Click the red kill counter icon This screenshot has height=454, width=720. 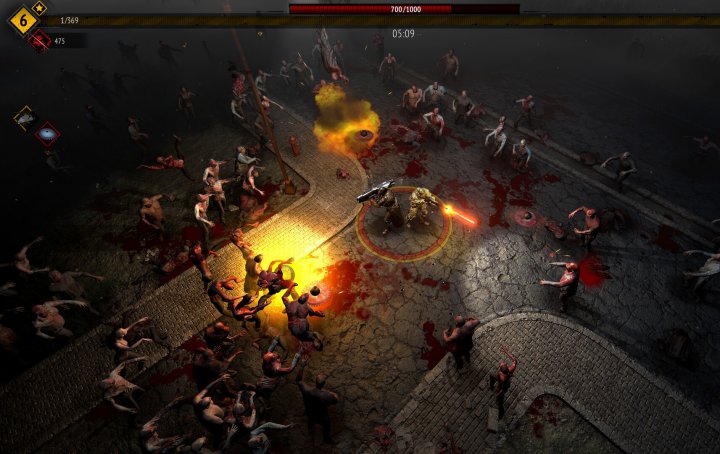click(x=40, y=40)
